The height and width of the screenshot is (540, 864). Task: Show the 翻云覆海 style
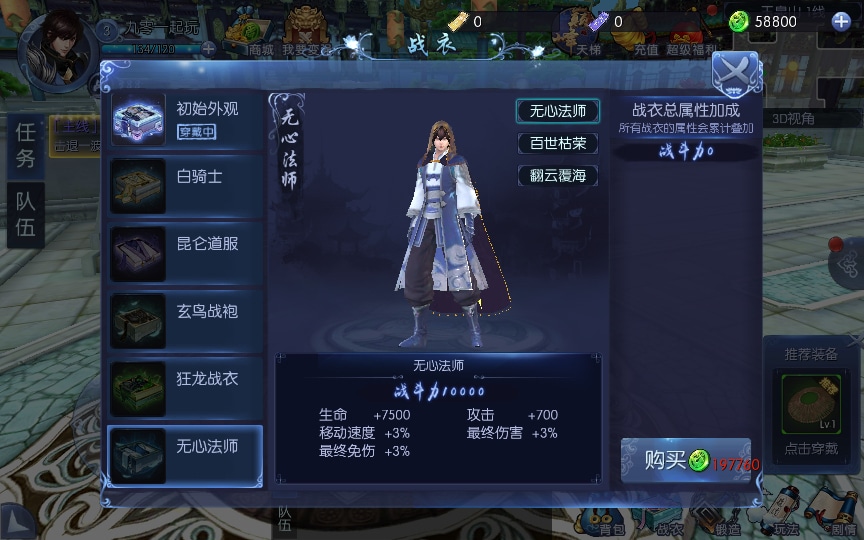point(558,175)
